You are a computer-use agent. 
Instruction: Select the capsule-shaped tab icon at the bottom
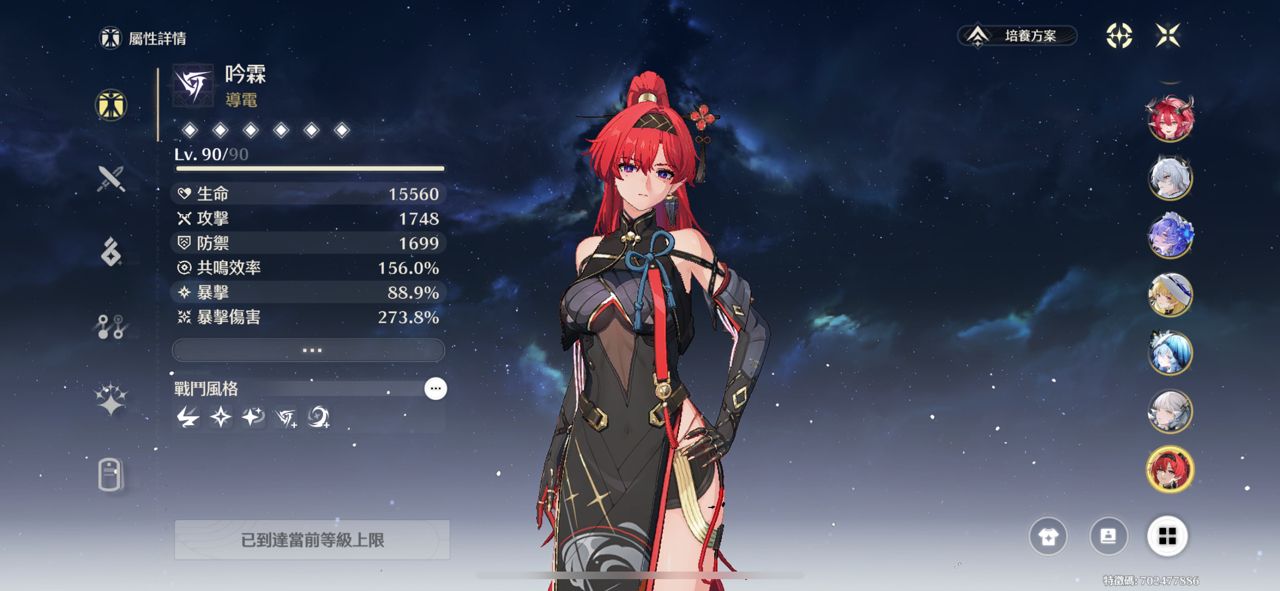click(x=111, y=474)
